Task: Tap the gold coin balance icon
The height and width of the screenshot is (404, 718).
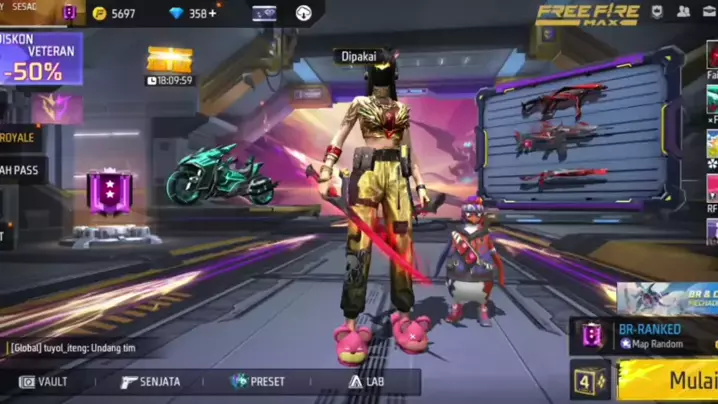Action: 99,13
